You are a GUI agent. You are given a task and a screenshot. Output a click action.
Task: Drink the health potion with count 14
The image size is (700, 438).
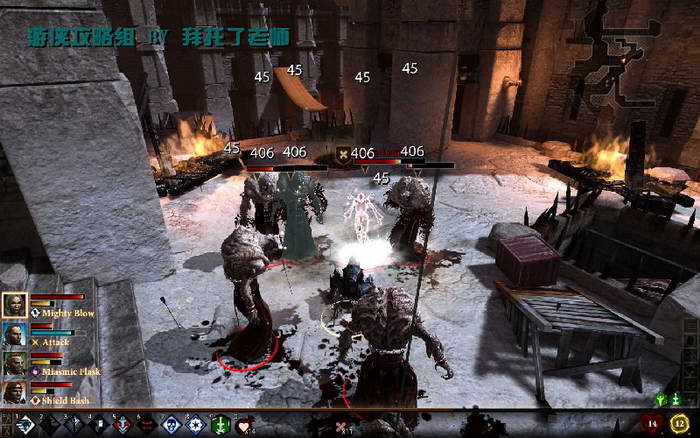654,424
